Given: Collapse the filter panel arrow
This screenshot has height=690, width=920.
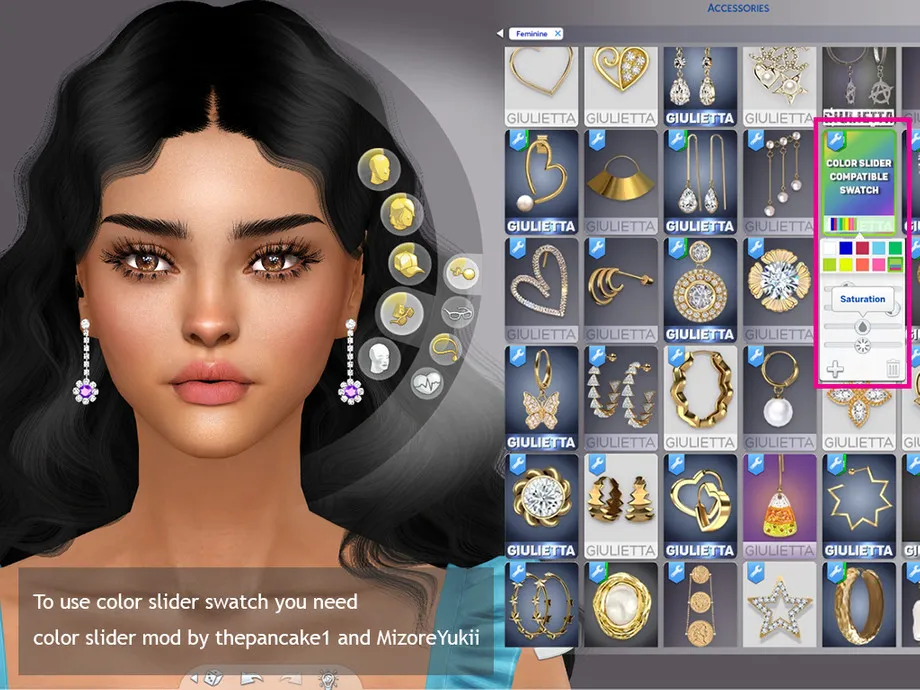Looking at the screenshot, I should click(x=500, y=34).
